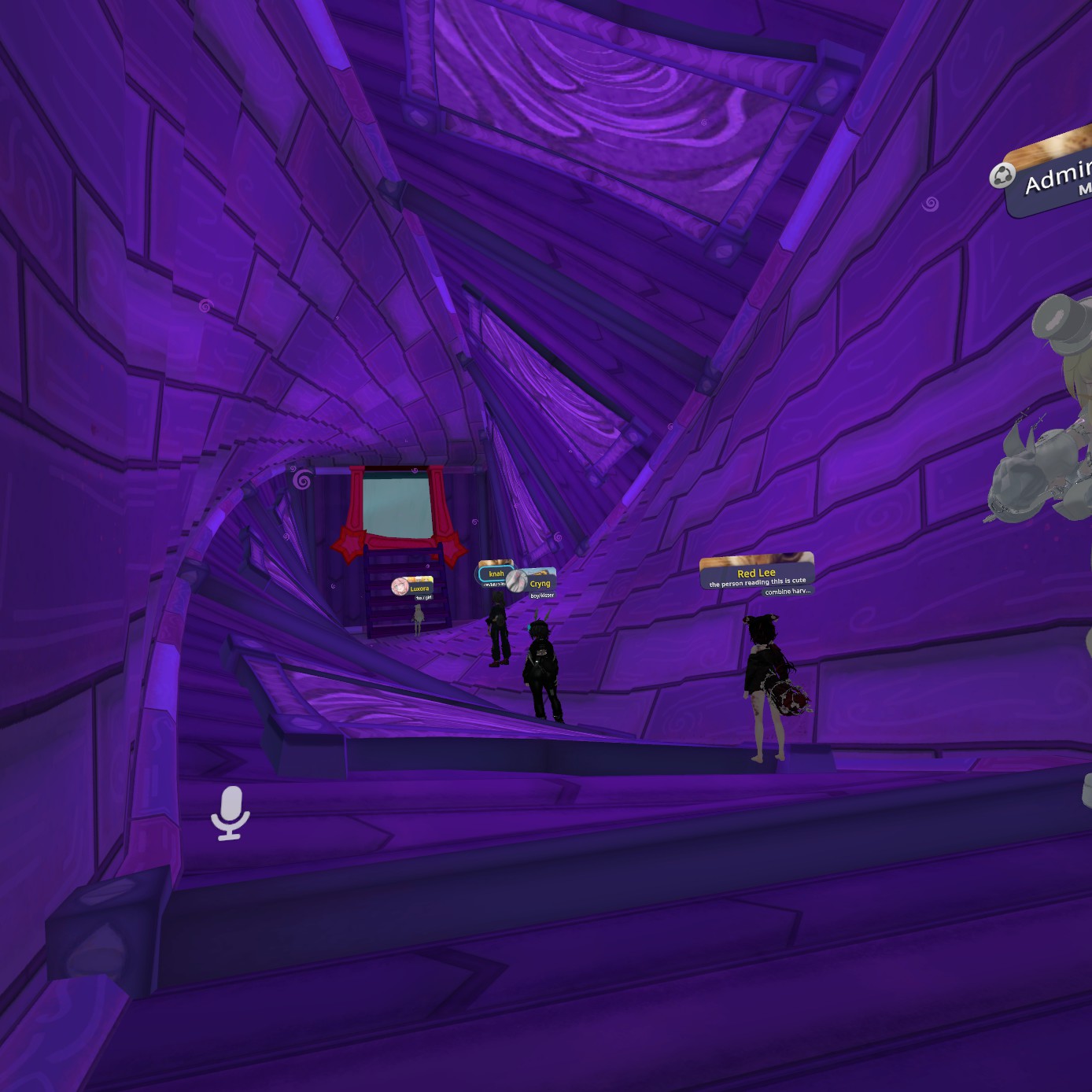Select the Red Lee nameplate
Viewport: 1092px width, 1092px height.
[x=756, y=572]
